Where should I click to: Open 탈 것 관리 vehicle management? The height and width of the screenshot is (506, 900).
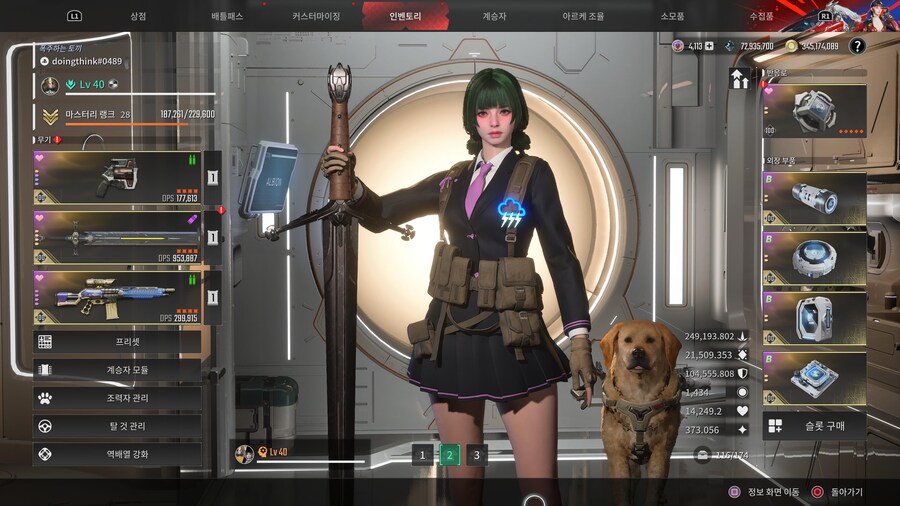tap(117, 426)
